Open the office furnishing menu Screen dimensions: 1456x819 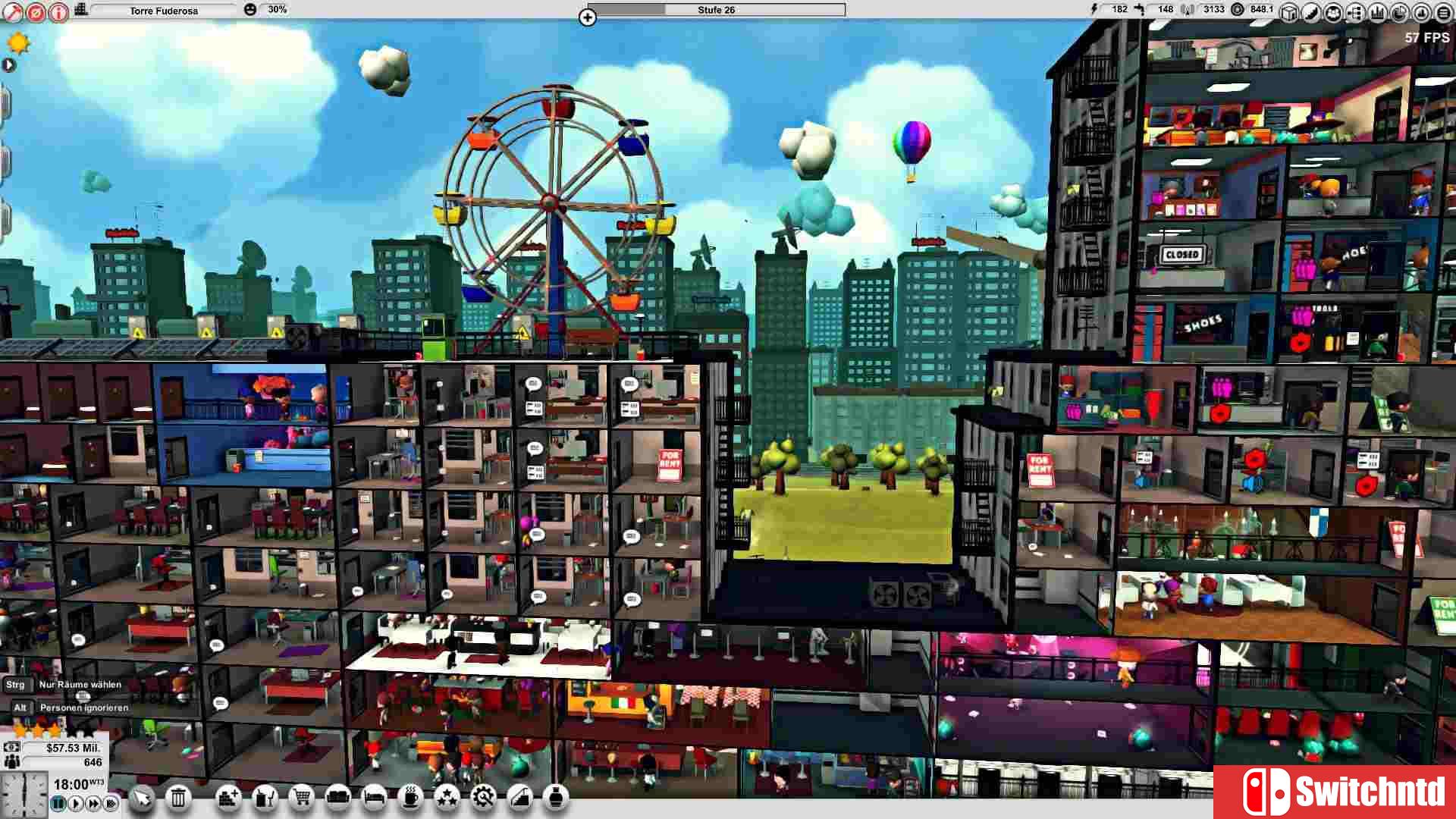click(x=266, y=799)
